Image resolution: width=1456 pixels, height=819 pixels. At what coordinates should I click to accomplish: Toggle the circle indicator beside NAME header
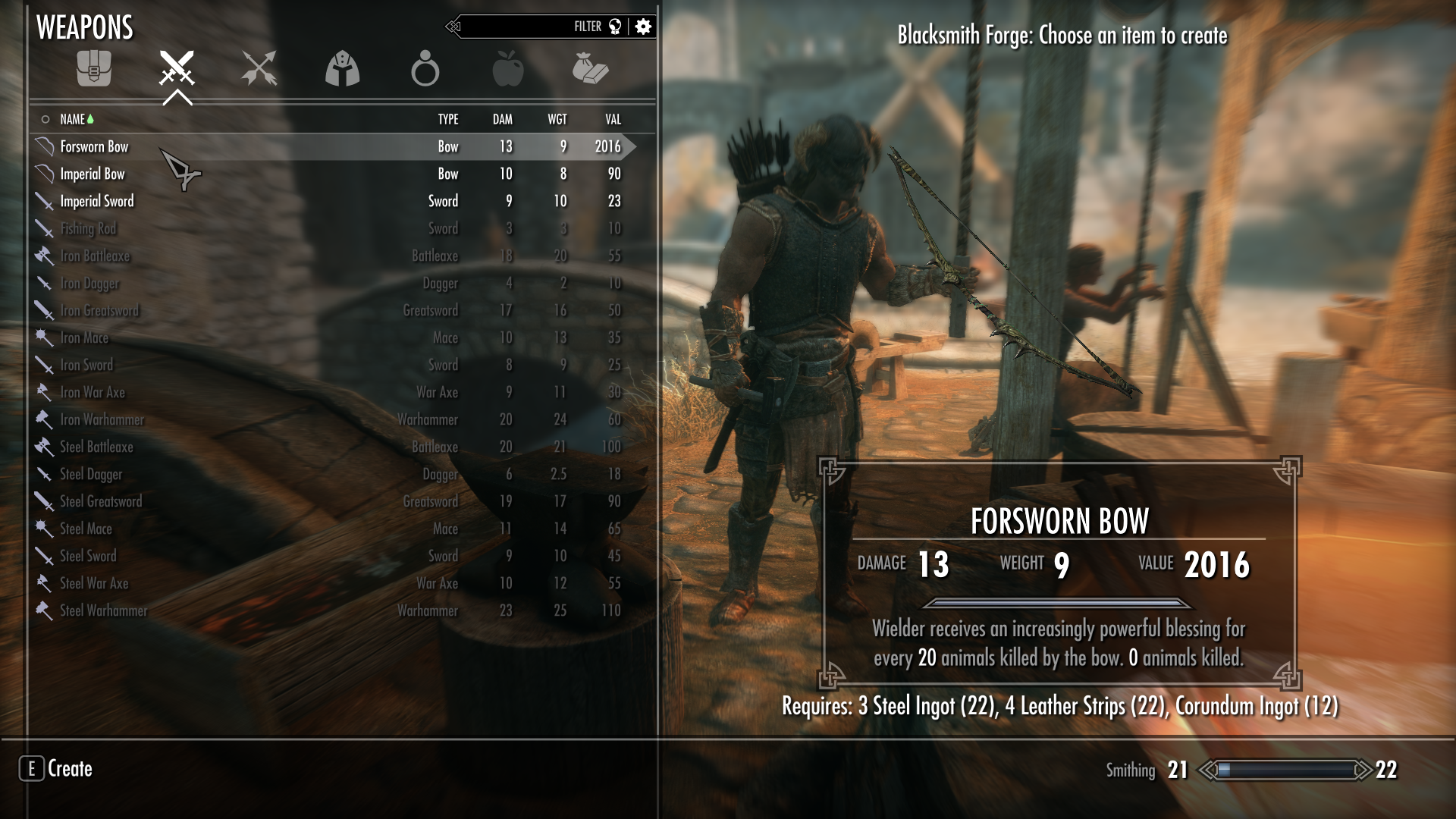44,119
